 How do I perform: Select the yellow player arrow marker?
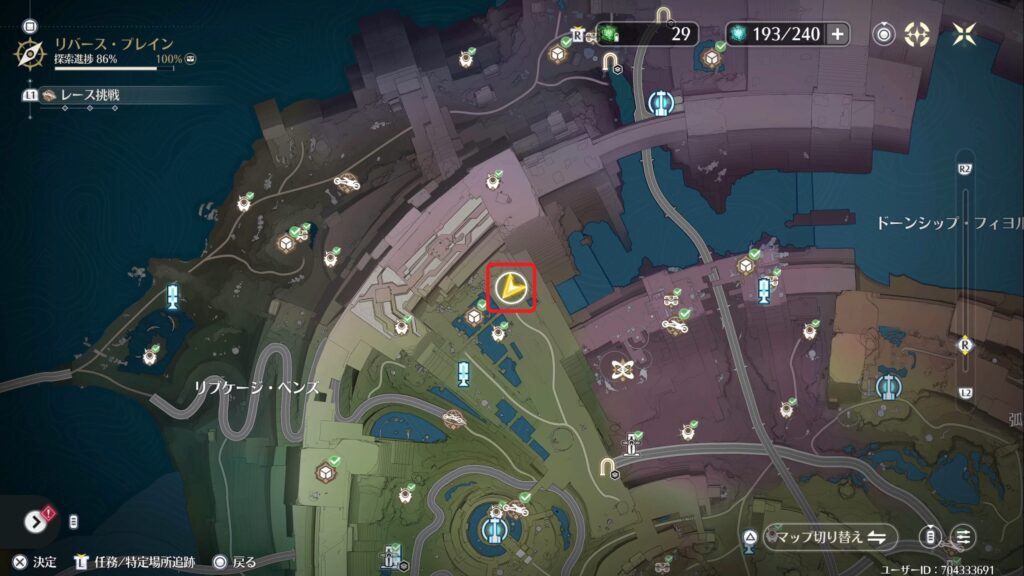(x=511, y=289)
